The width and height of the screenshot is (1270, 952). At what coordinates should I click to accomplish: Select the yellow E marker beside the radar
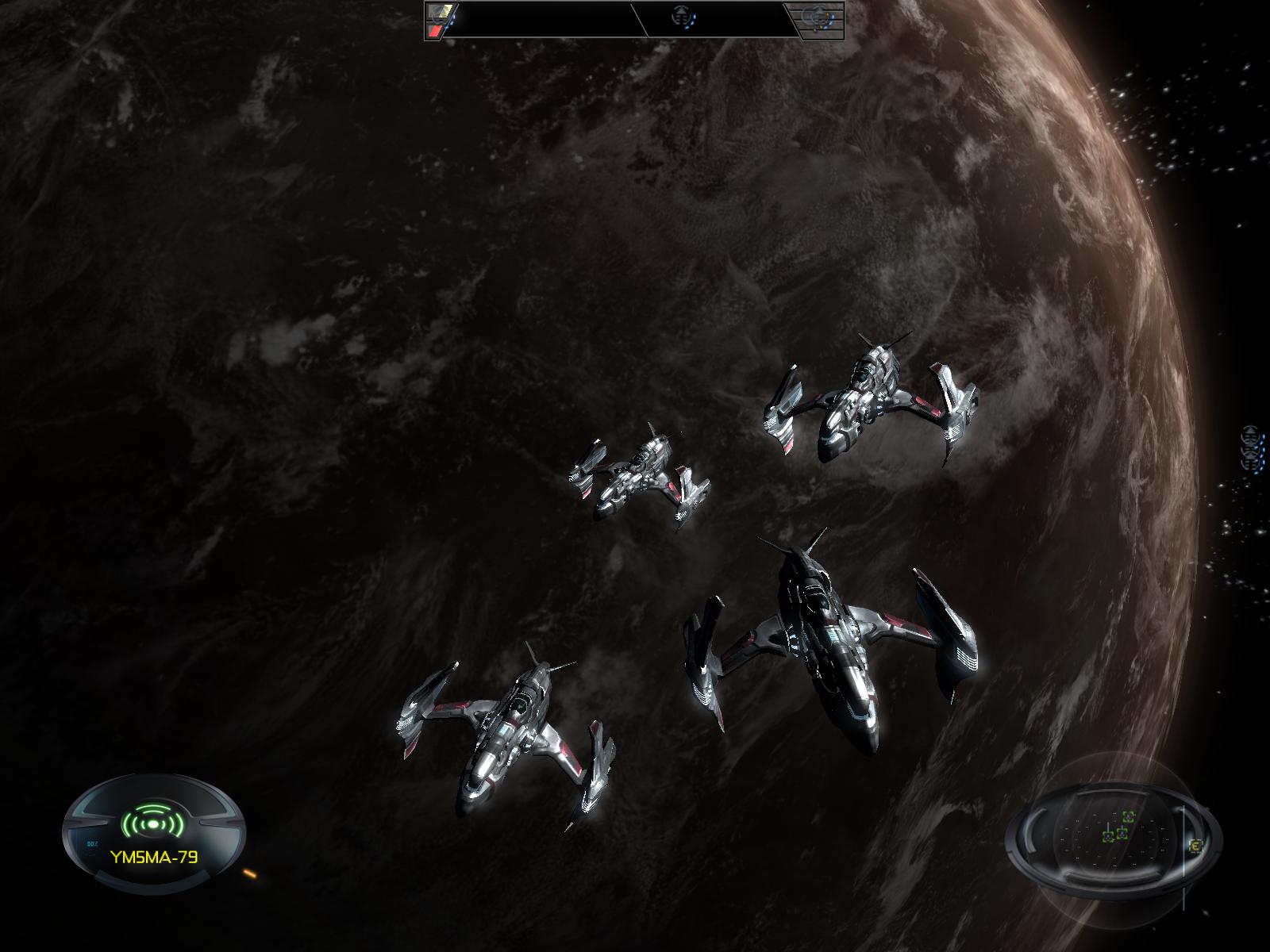tap(1197, 846)
